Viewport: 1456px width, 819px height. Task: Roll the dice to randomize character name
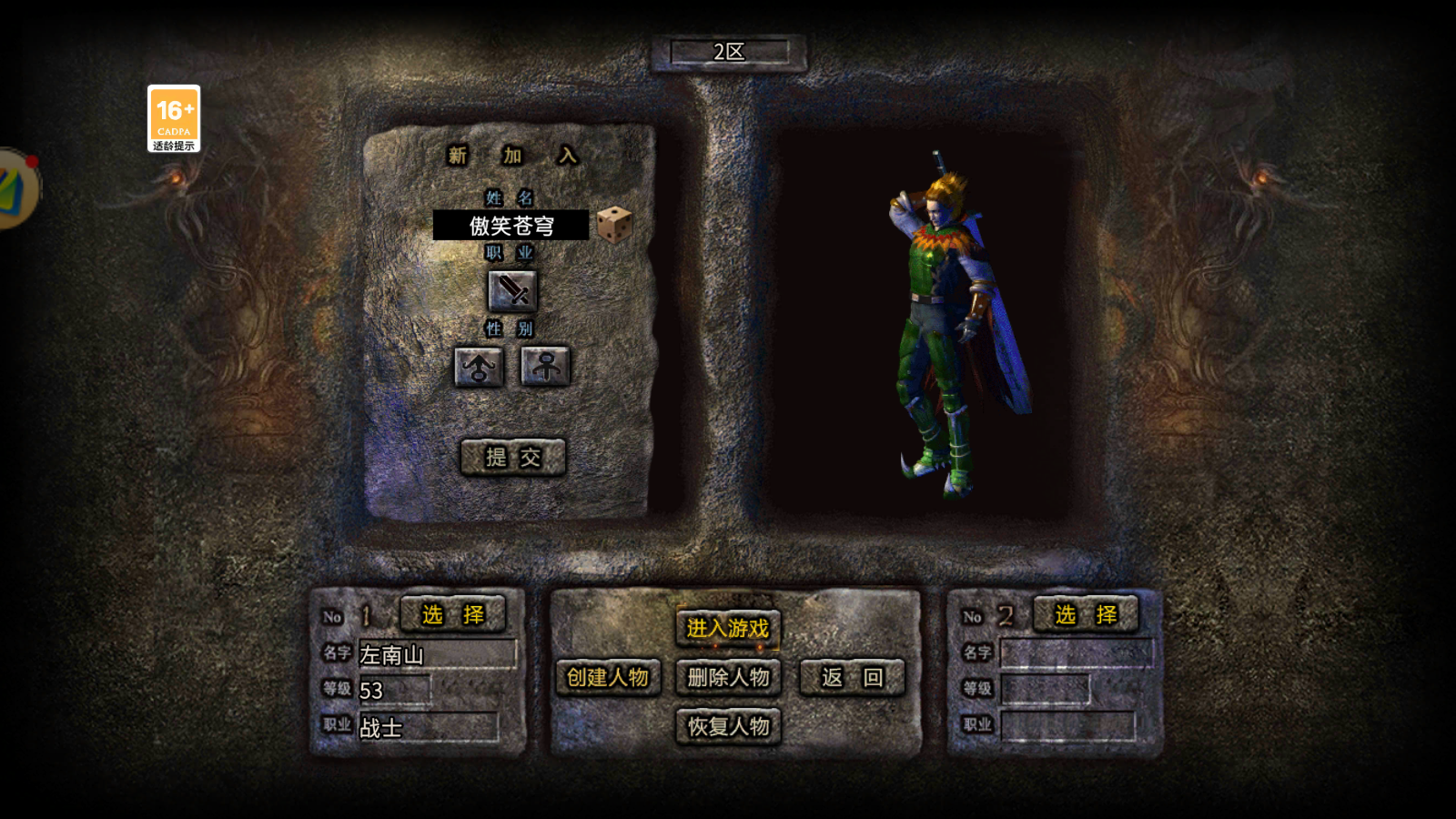pos(615,227)
